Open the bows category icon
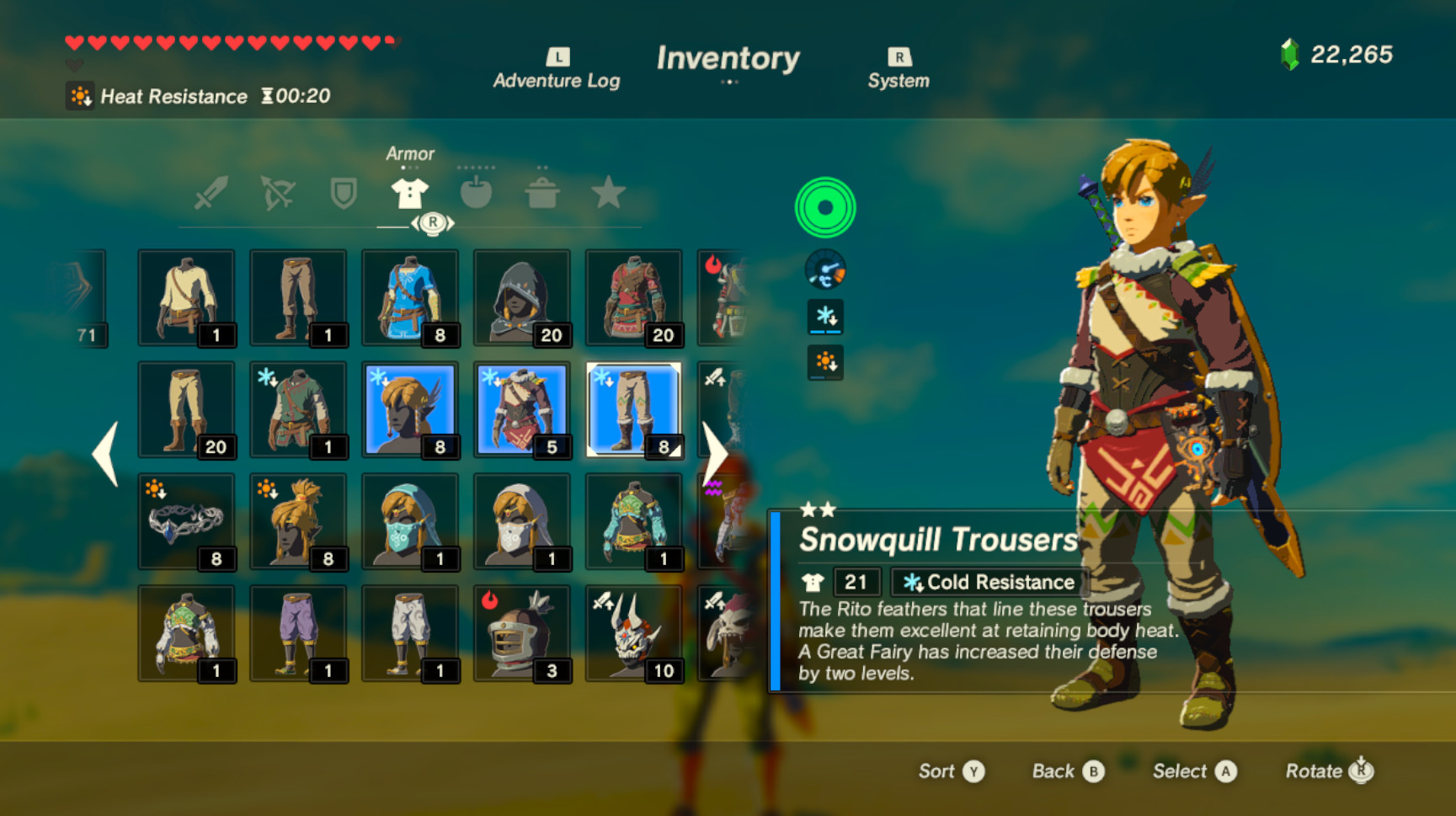The width and height of the screenshot is (1456, 816). [x=278, y=192]
